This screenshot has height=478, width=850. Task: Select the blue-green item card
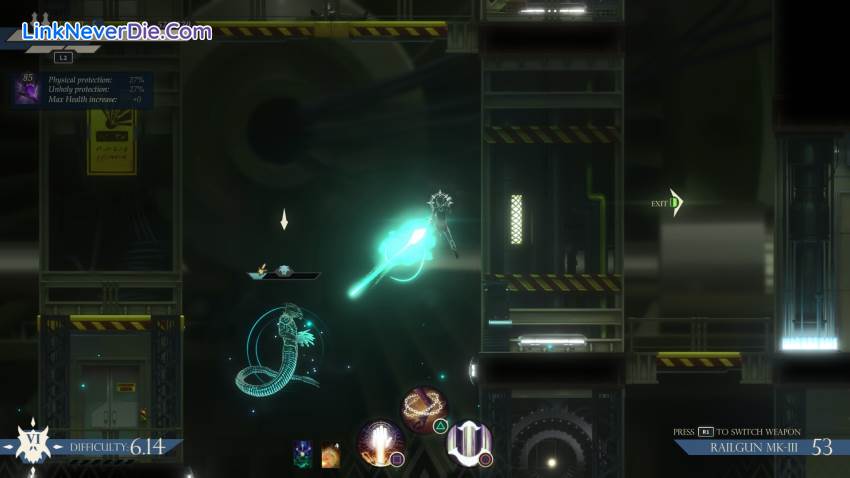[x=302, y=455]
